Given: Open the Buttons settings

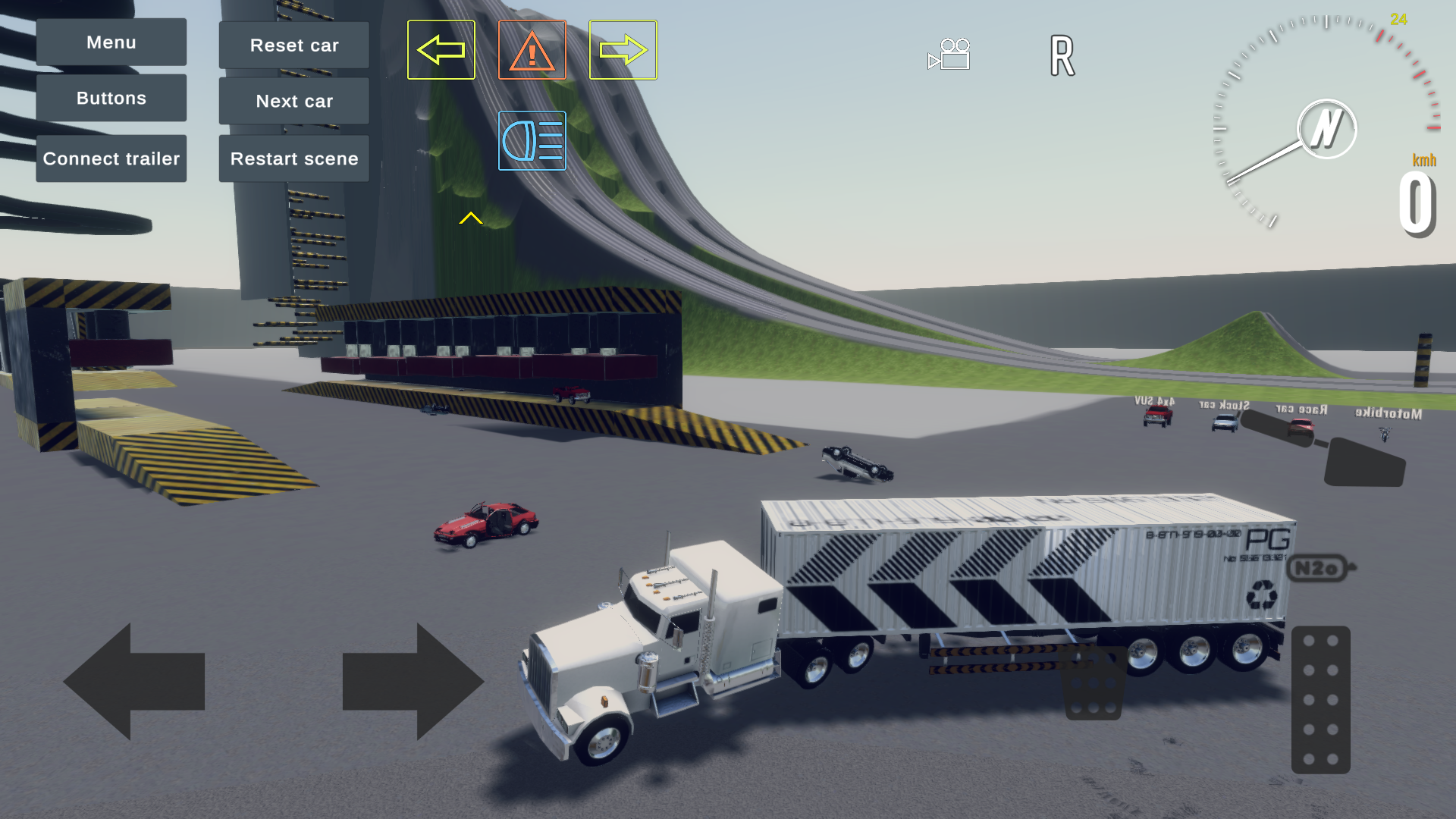Looking at the screenshot, I should coord(111,98).
